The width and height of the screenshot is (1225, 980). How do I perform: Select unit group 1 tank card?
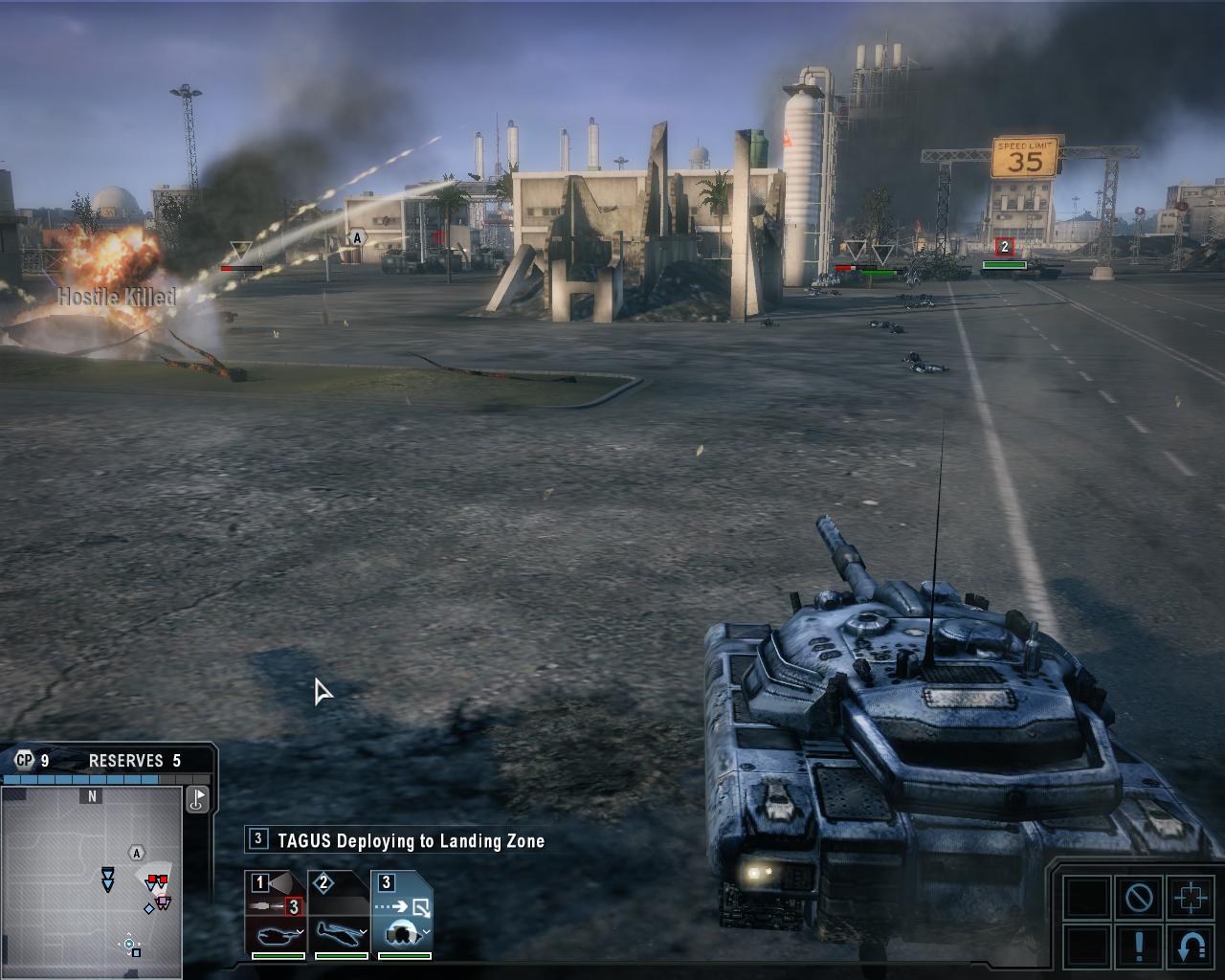click(x=276, y=914)
